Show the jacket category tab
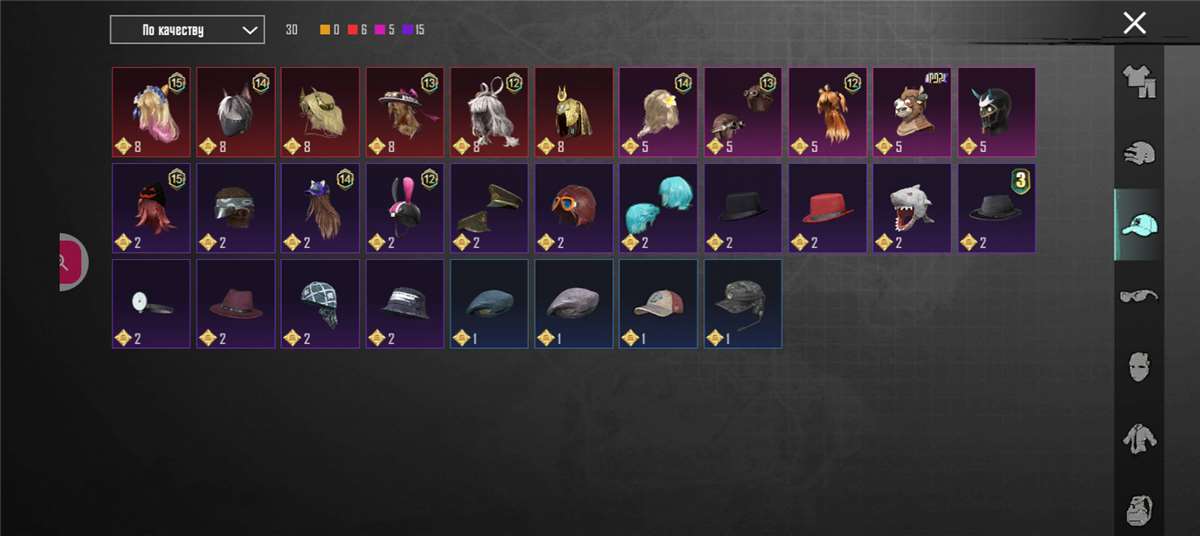Image resolution: width=1200 pixels, height=536 pixels. (x=1139, y=437)
